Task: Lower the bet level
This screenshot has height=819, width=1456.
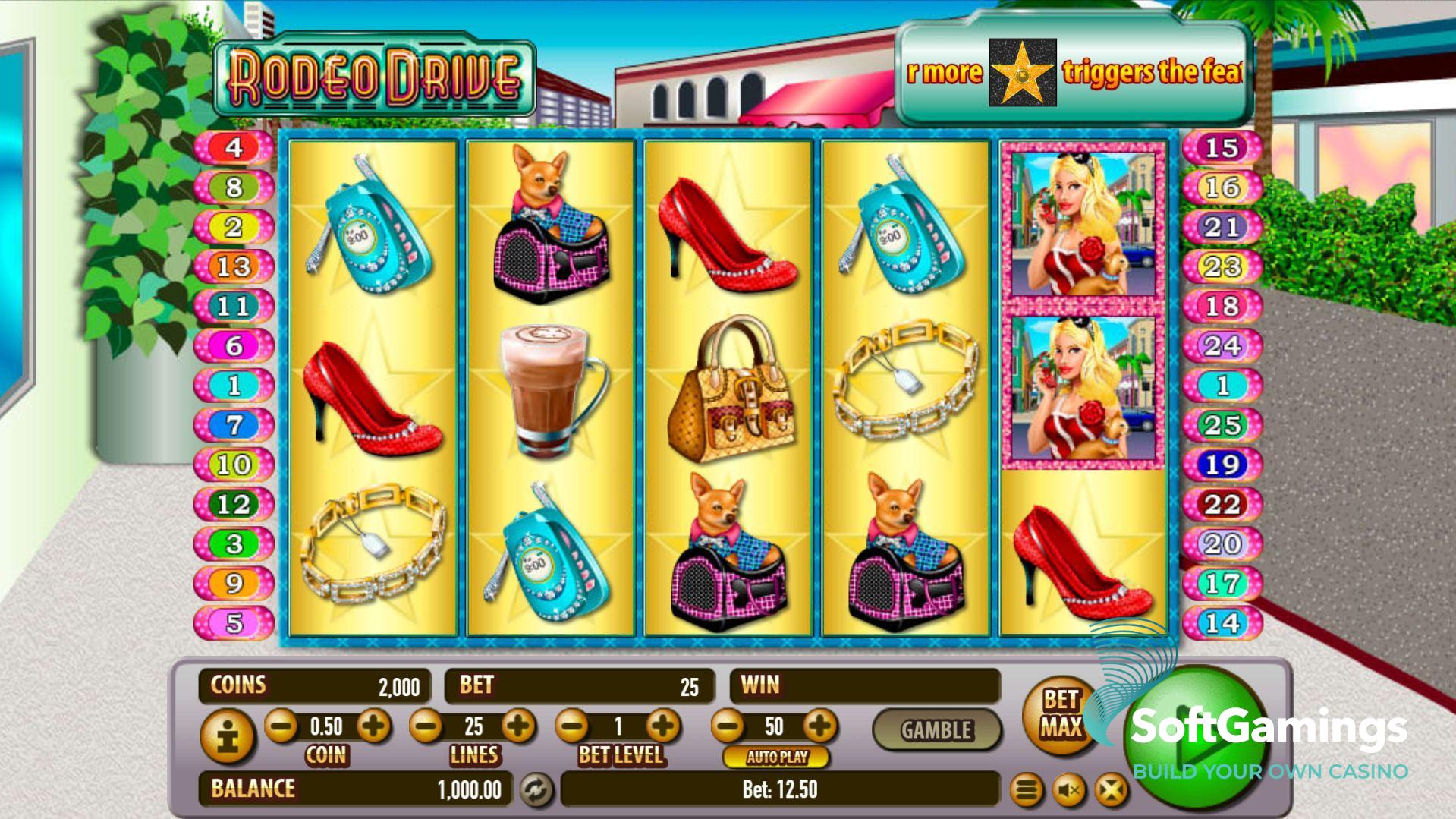Action: click(573, 726)
